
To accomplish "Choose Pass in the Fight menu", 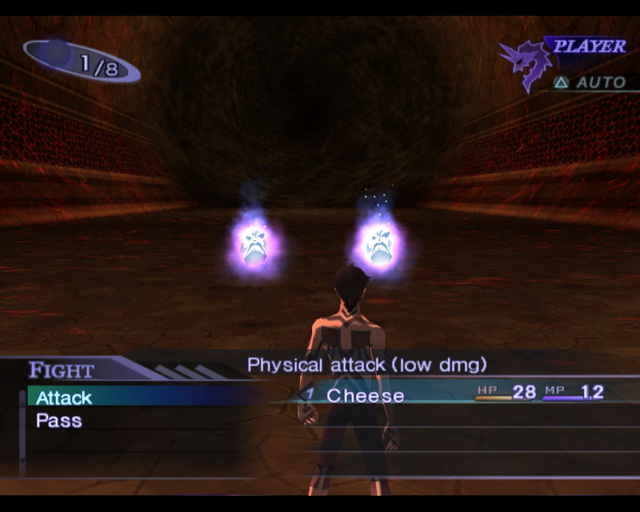I will (59, 421).
